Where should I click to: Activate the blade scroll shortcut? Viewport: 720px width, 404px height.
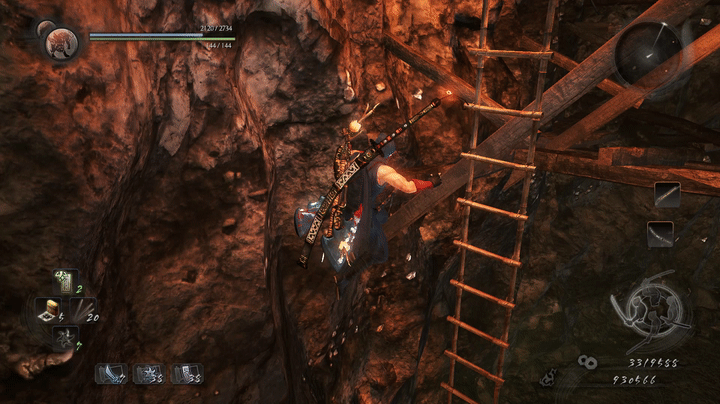[x=108, y=374]
